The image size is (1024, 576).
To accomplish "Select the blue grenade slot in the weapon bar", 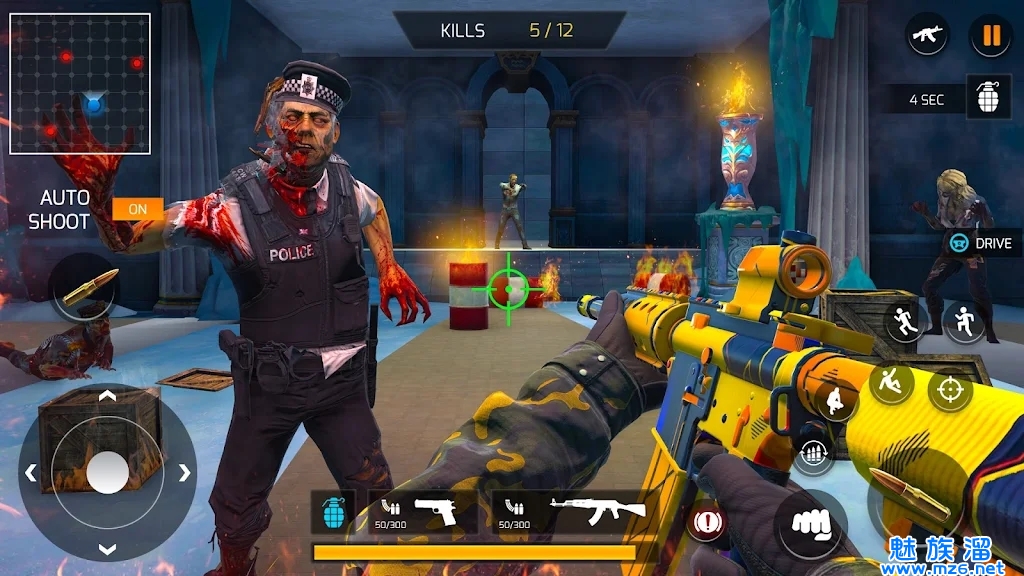I will click(332, 513).
